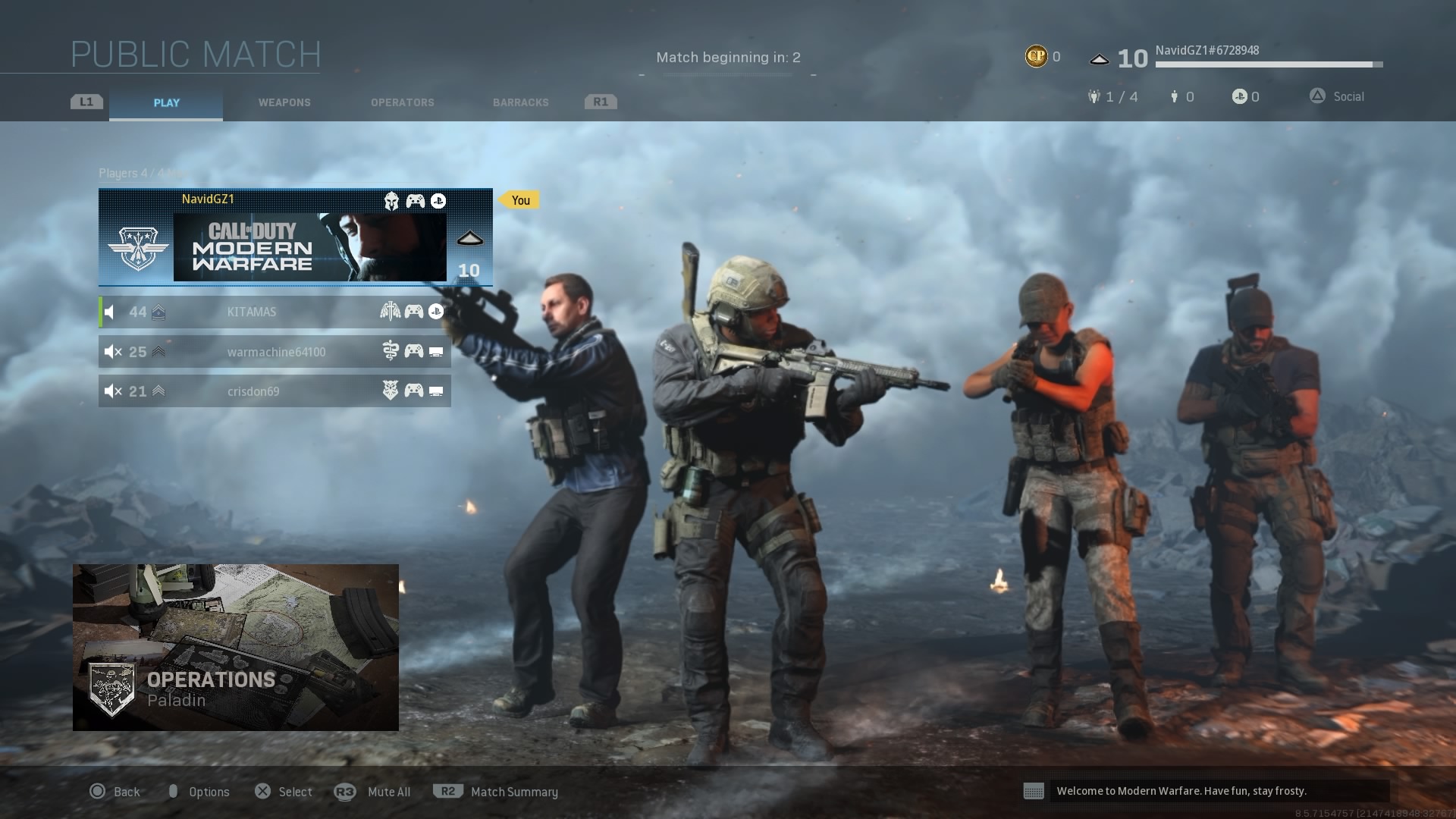Click KITAMAS's winged dagger clan emblem

389,311
